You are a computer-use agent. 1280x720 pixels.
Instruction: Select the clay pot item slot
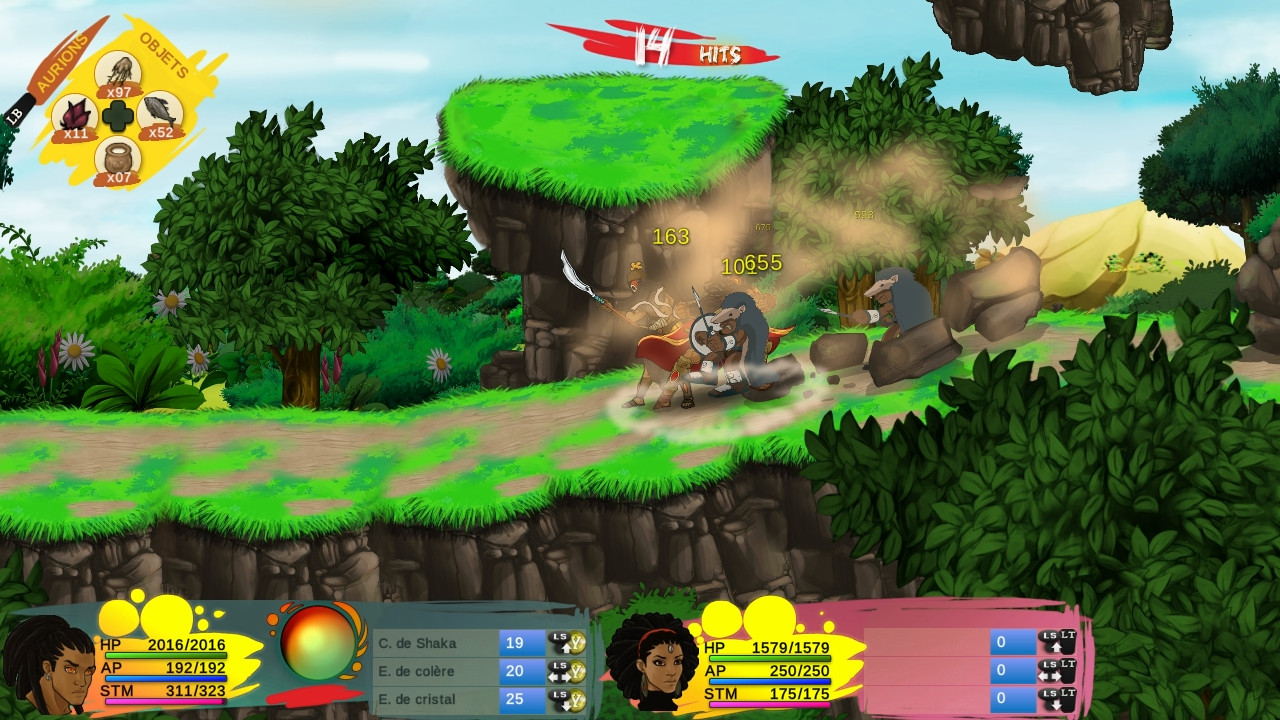click(x=118, y=159)
